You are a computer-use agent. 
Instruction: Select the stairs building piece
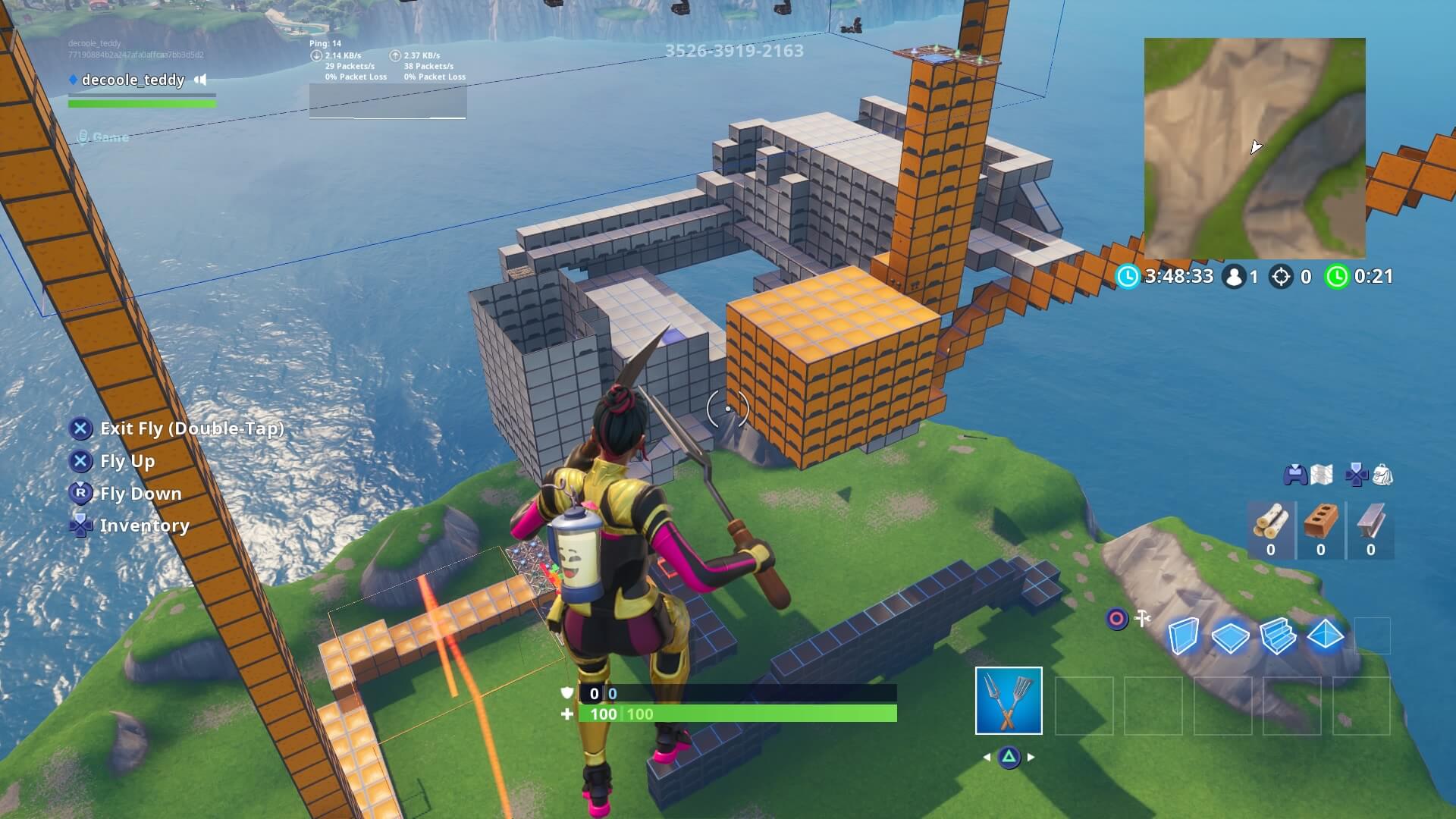[1278, 635]
